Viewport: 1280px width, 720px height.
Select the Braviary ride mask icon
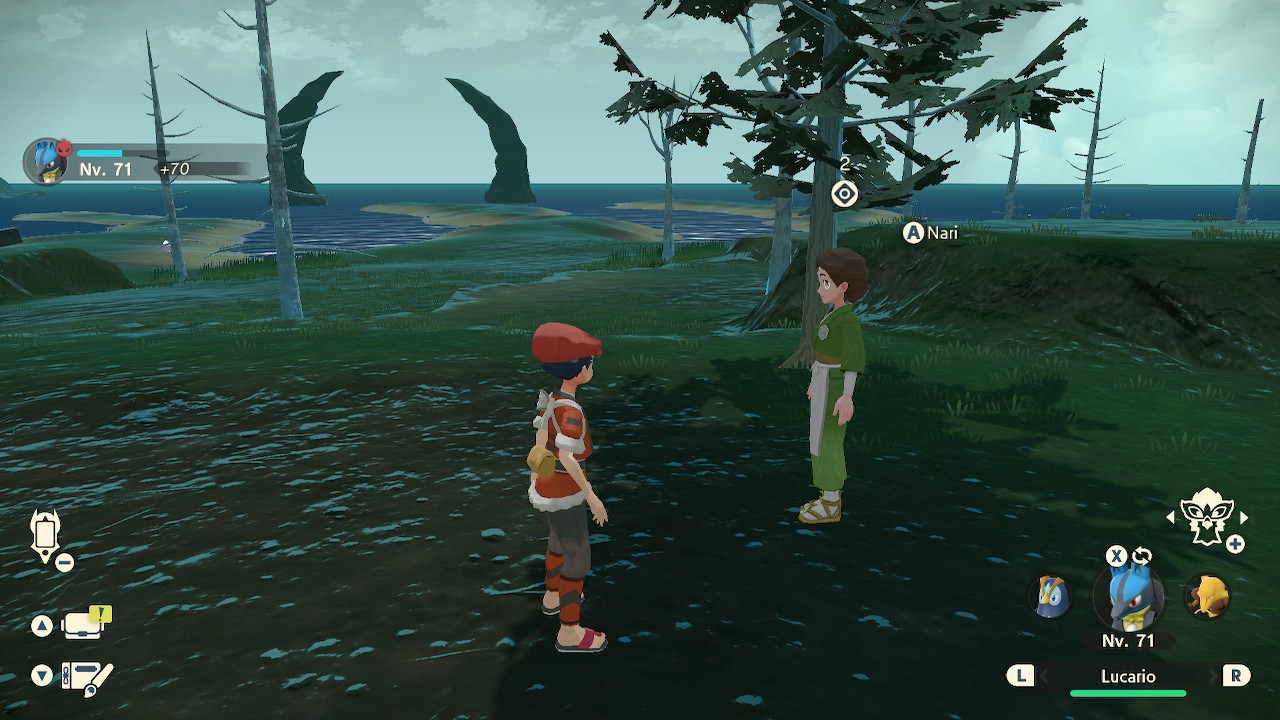[x=1207, y=516]
